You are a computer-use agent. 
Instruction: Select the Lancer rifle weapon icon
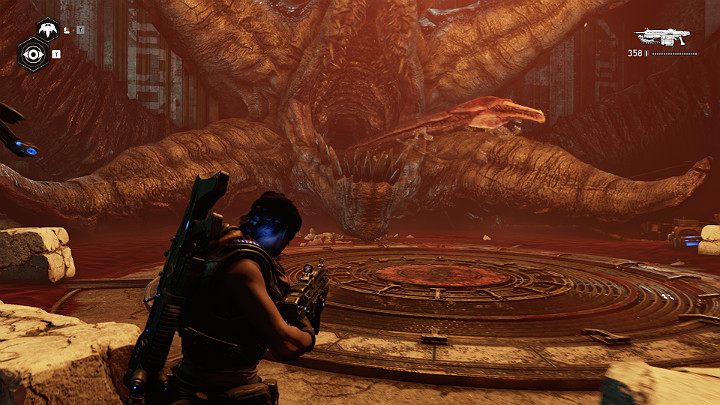(x=664, y=35)
